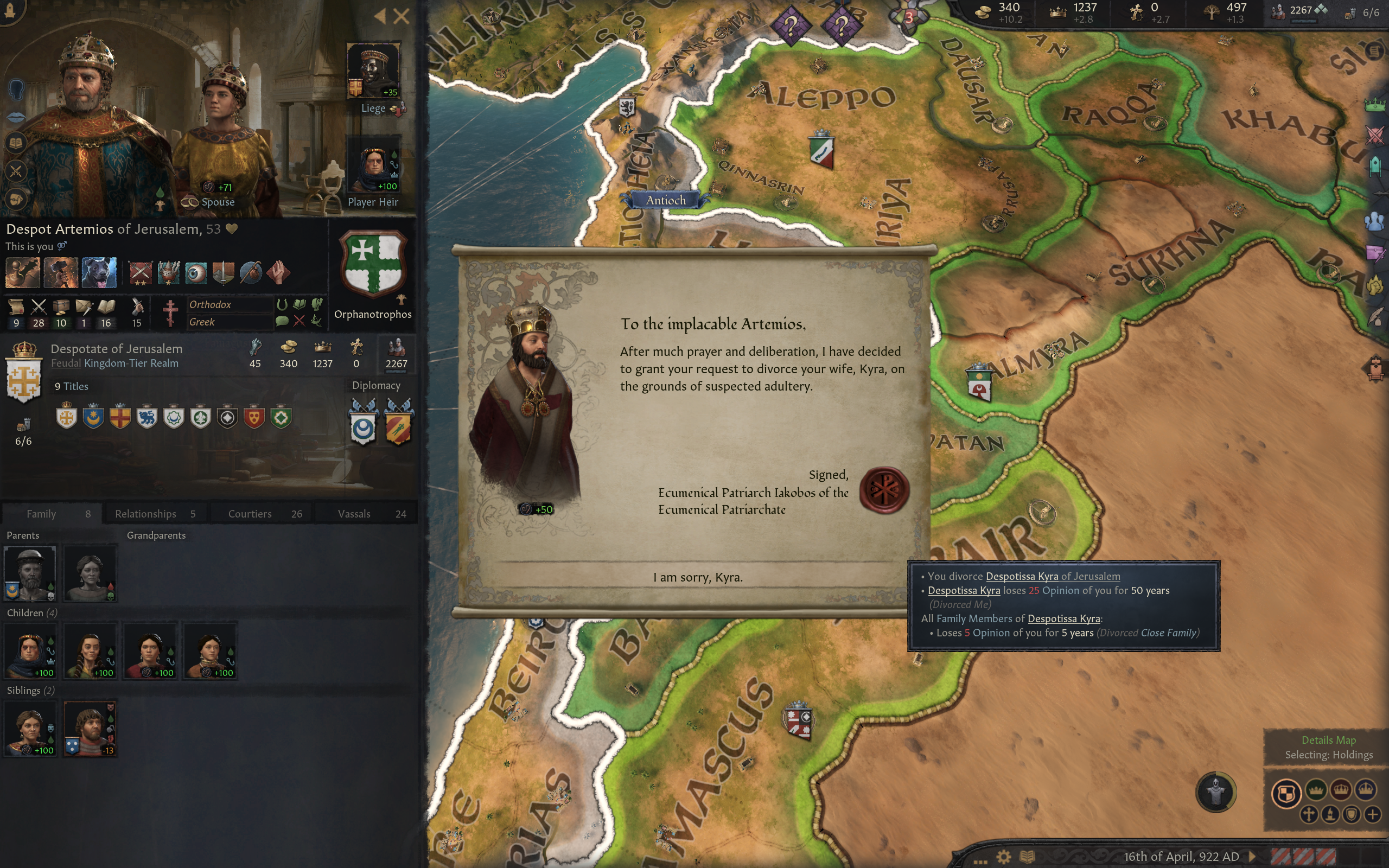Screen dimensions: 1389x868
Task: Select the sibling with -13 opinion
Action: (90, 728)
